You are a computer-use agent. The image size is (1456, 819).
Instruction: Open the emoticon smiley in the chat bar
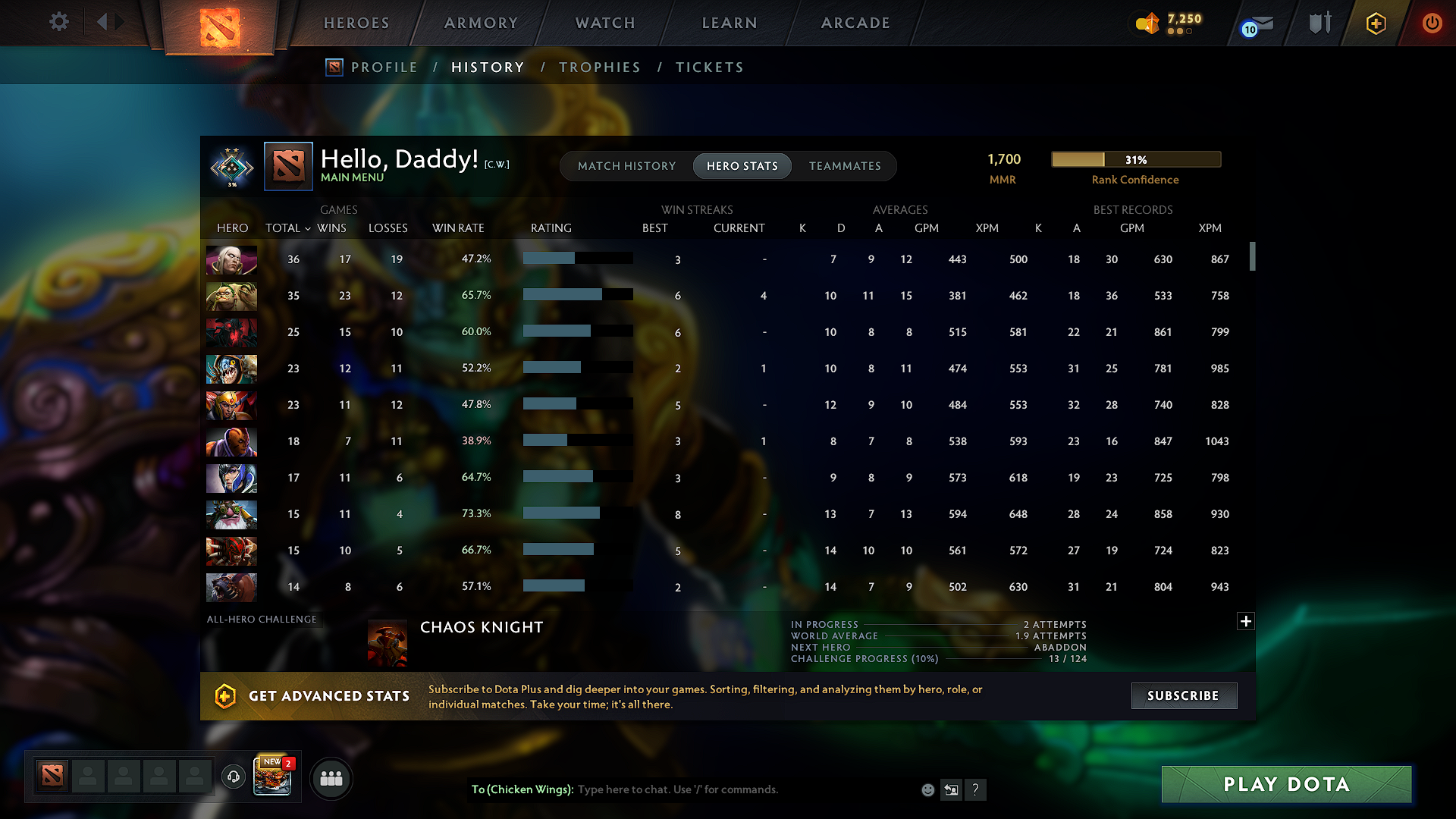(x=927, y=789)
